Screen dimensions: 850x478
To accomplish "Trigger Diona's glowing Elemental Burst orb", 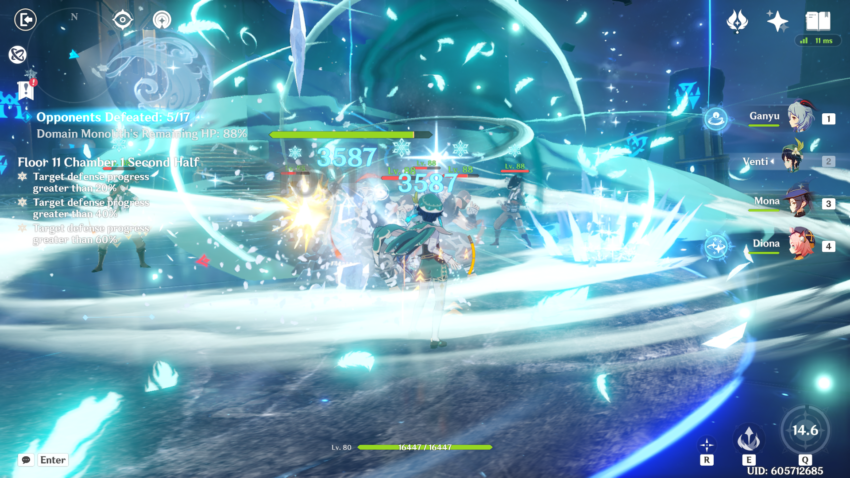I will coord(716,245).
